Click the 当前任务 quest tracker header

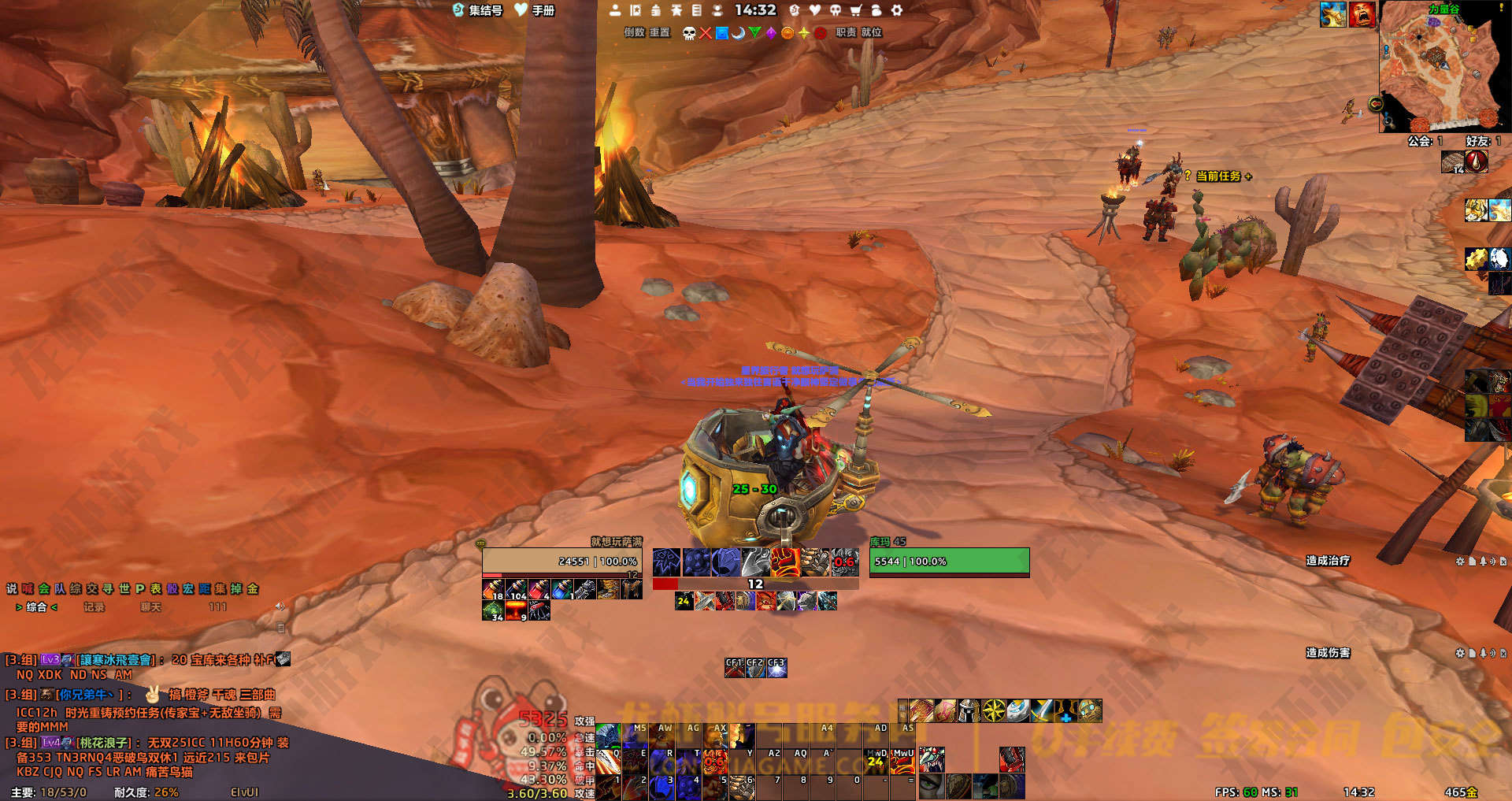point(1218,176)
